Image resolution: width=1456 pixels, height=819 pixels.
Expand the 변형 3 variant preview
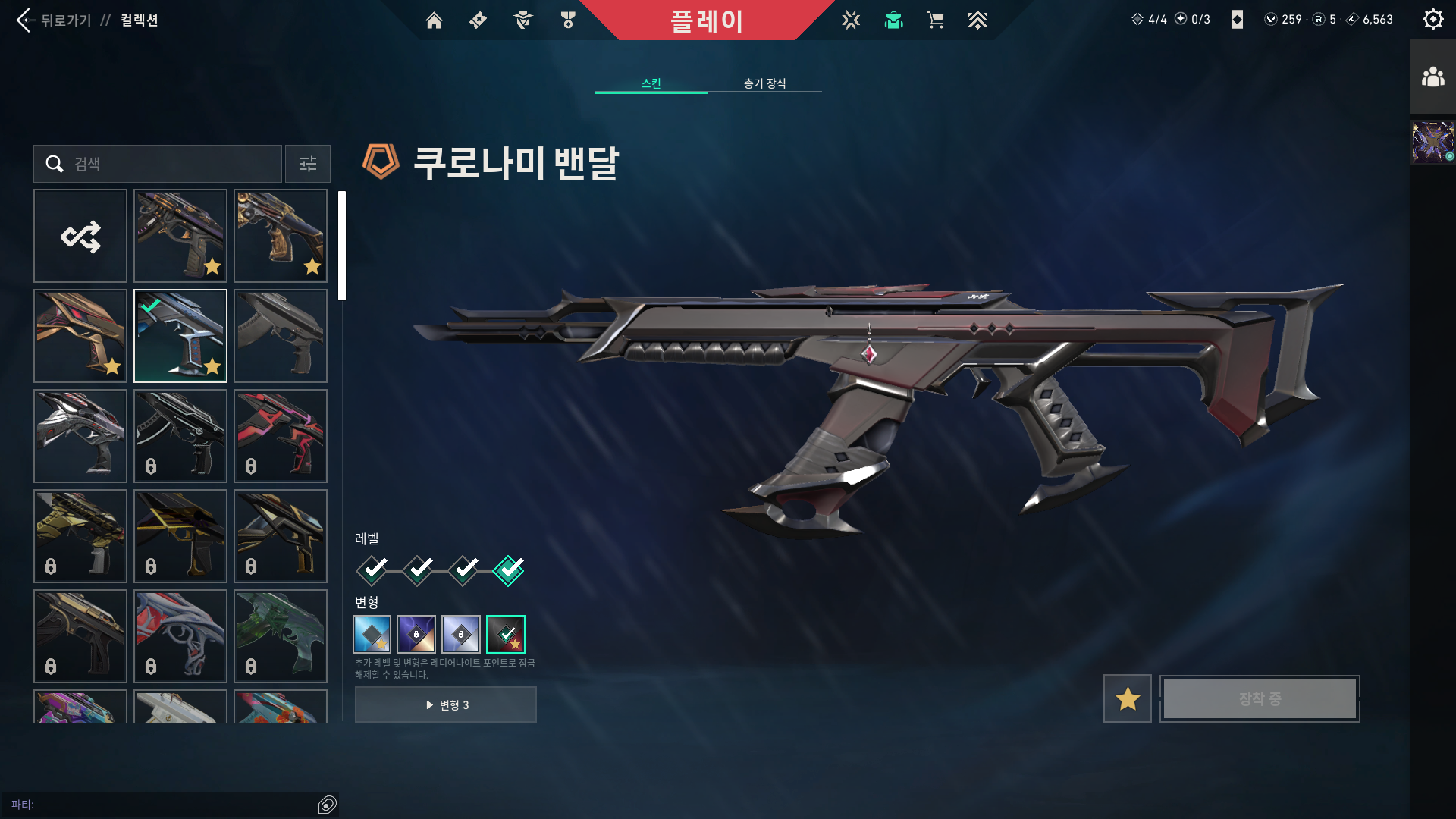pos(446,704)
